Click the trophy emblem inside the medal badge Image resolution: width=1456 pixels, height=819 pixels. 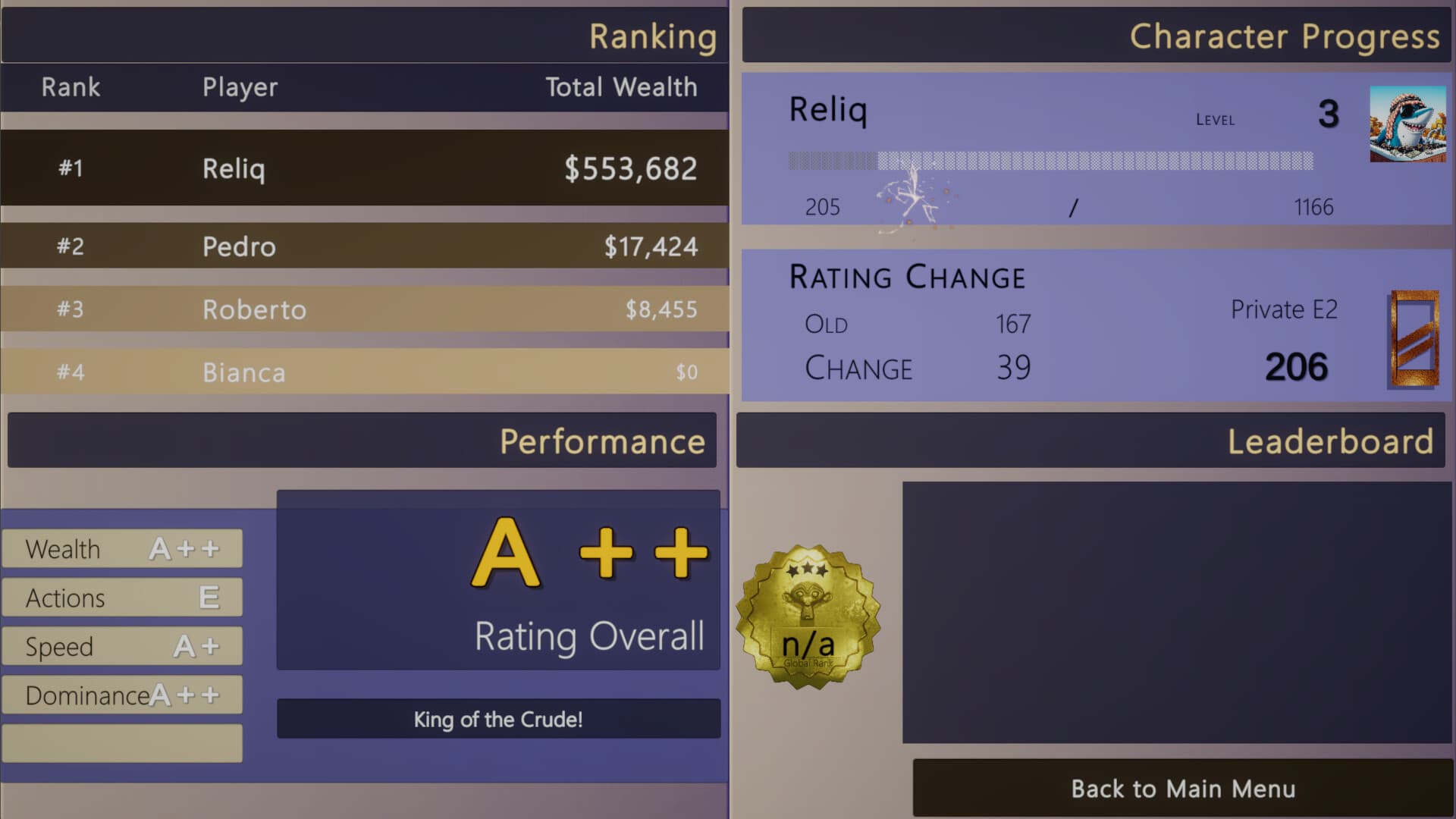tap(806, 601)
